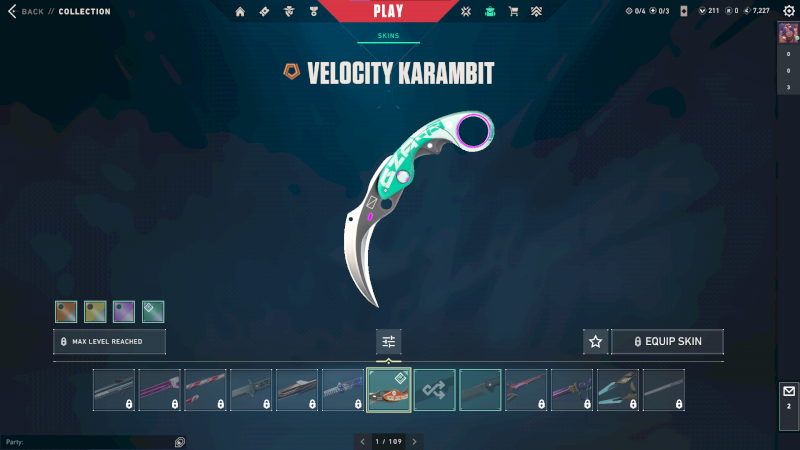Click the Max Level Reached button
This screenshot has height=450, width=800.
109,341
